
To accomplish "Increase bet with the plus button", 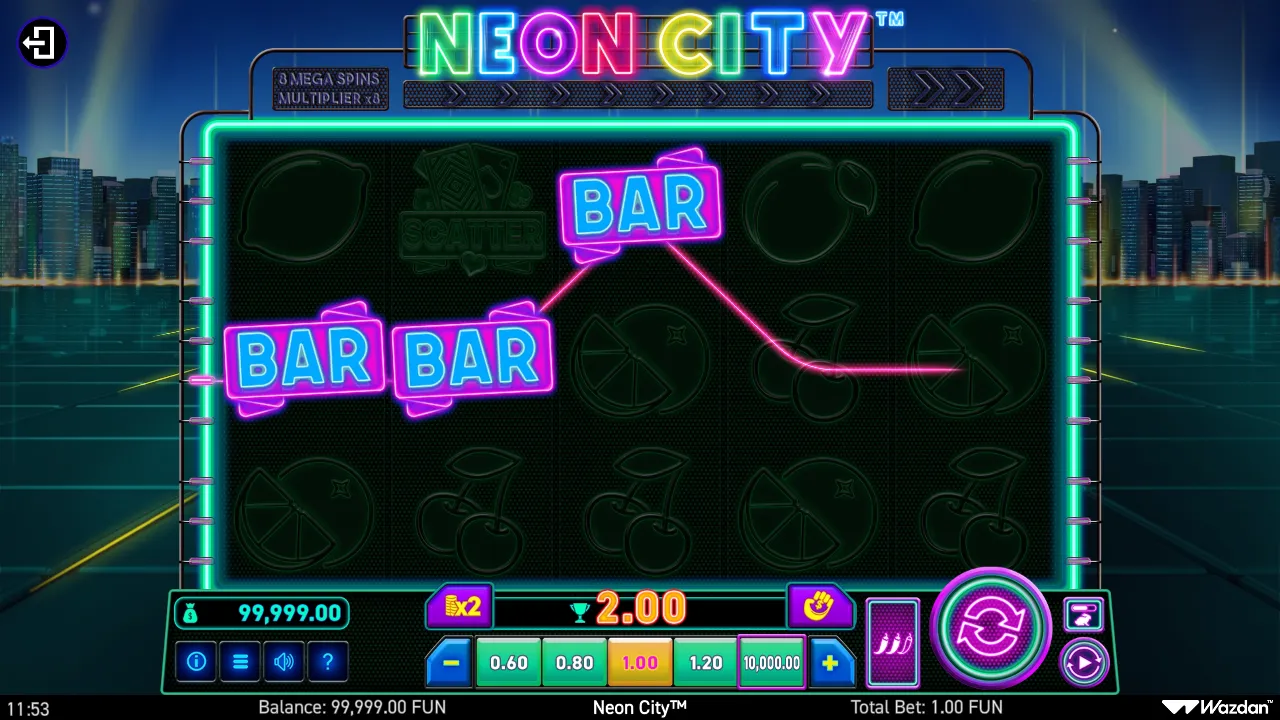I will coord(833,662).
